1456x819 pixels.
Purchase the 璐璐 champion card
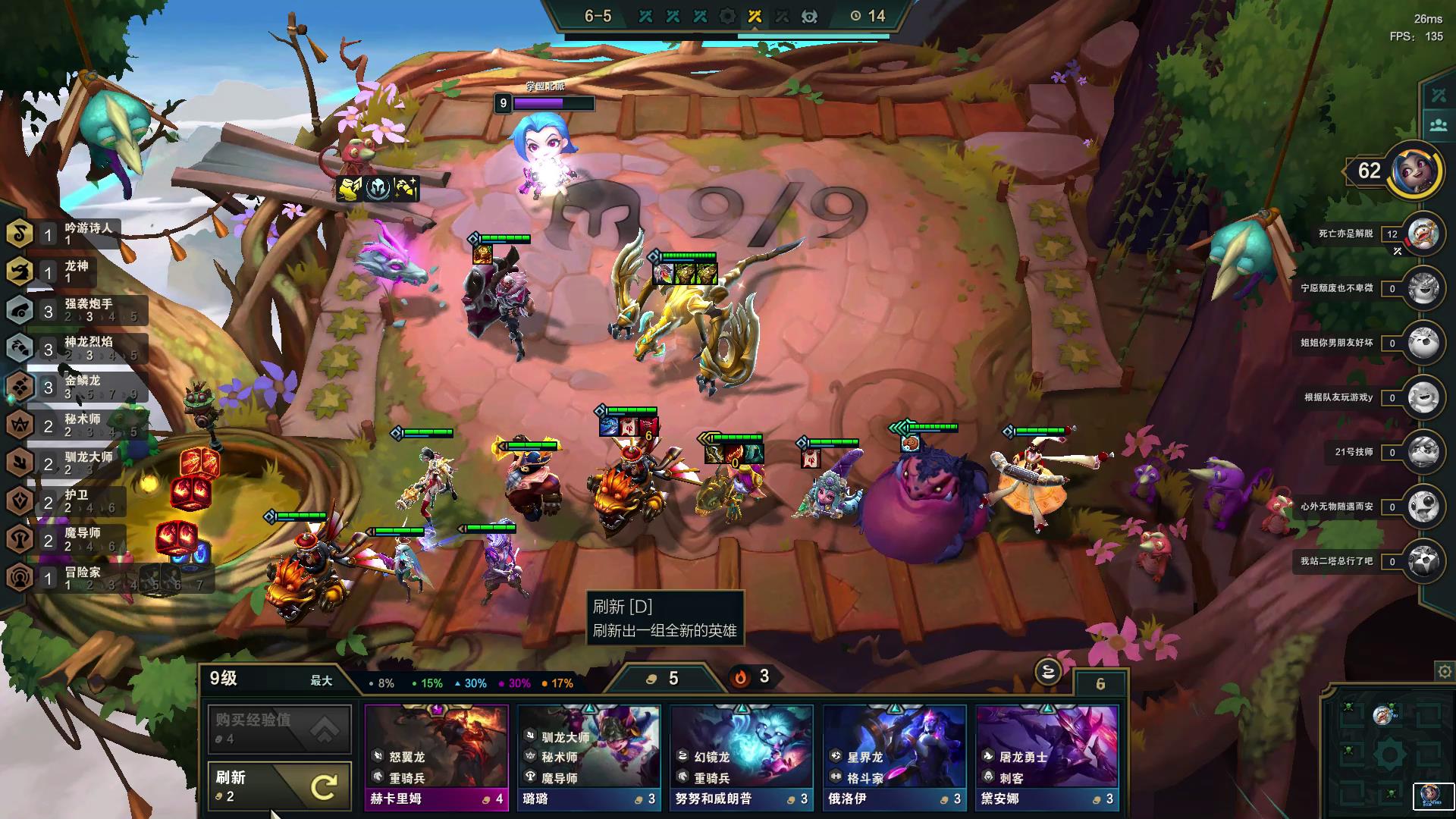point(588,757)
